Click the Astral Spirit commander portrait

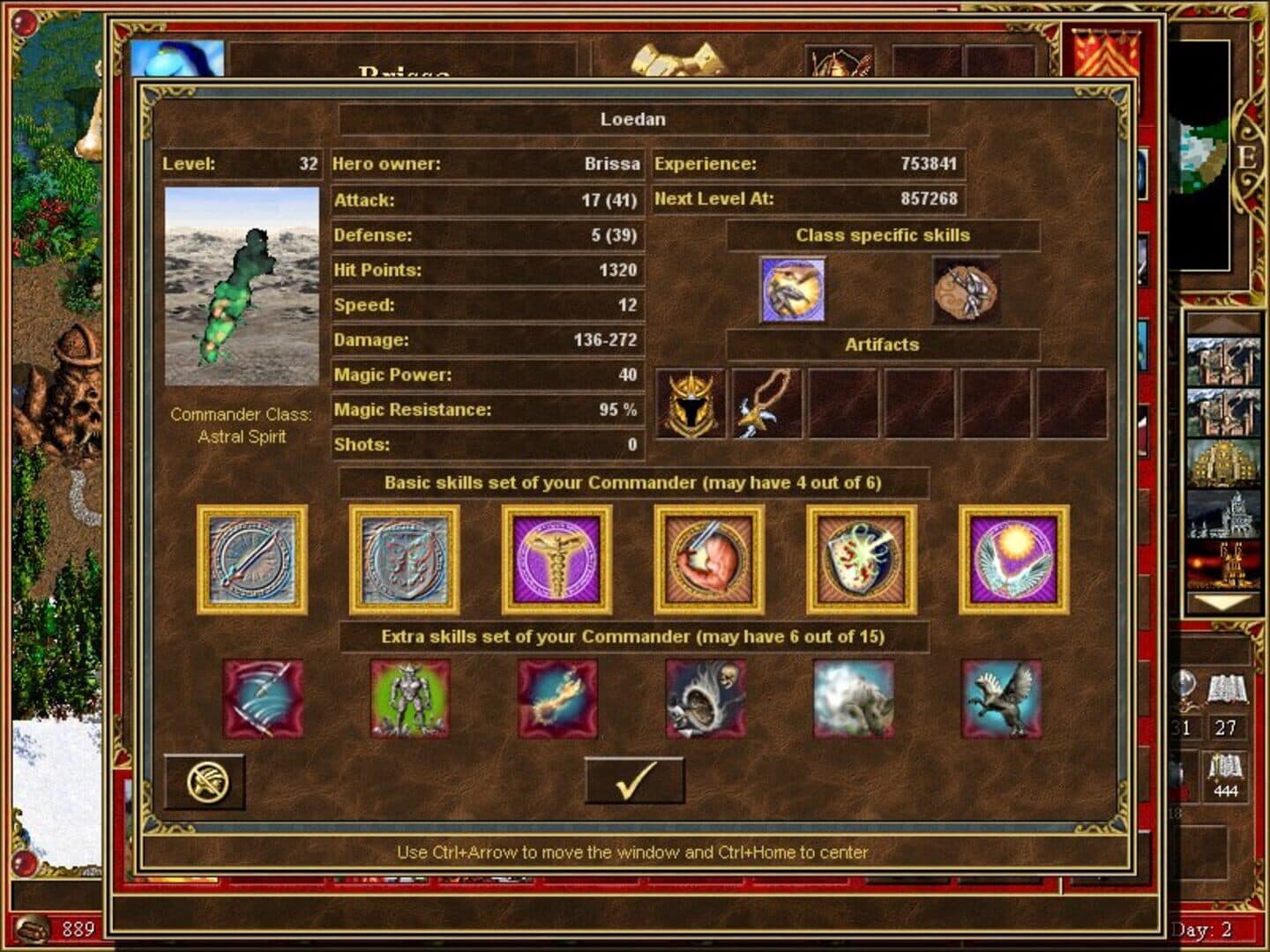[x=242, y=286]
